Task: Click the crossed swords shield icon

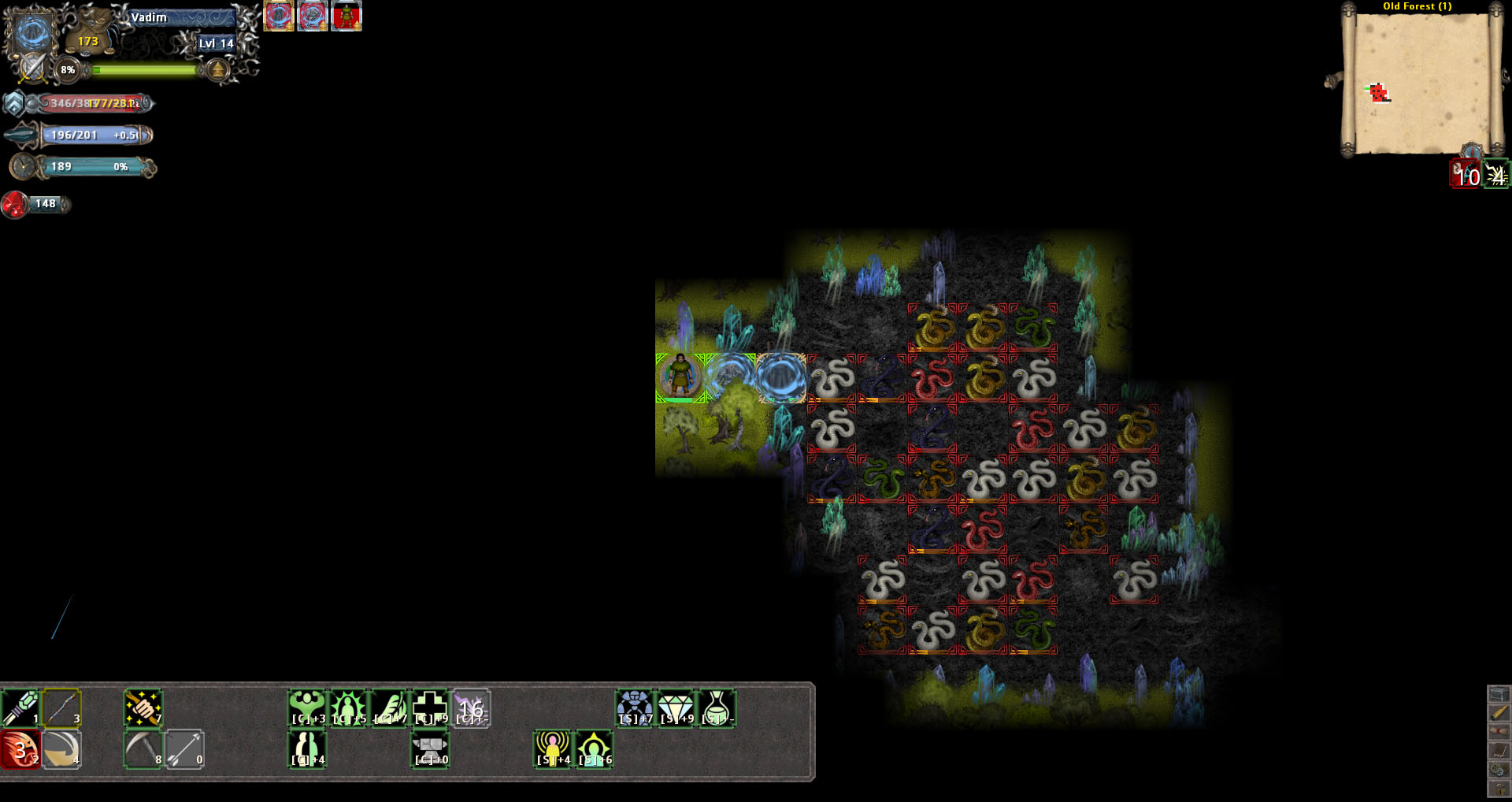Action: [31, 69]
